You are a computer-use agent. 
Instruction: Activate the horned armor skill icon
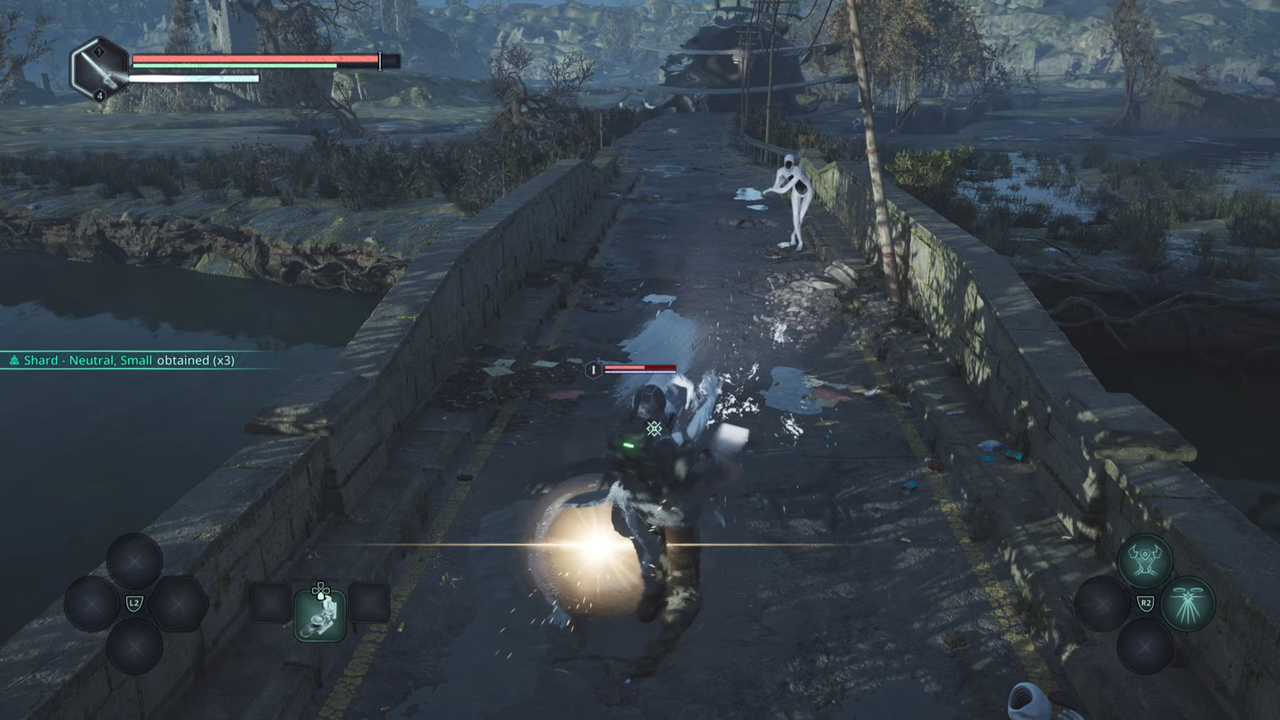pos(1145,559)
